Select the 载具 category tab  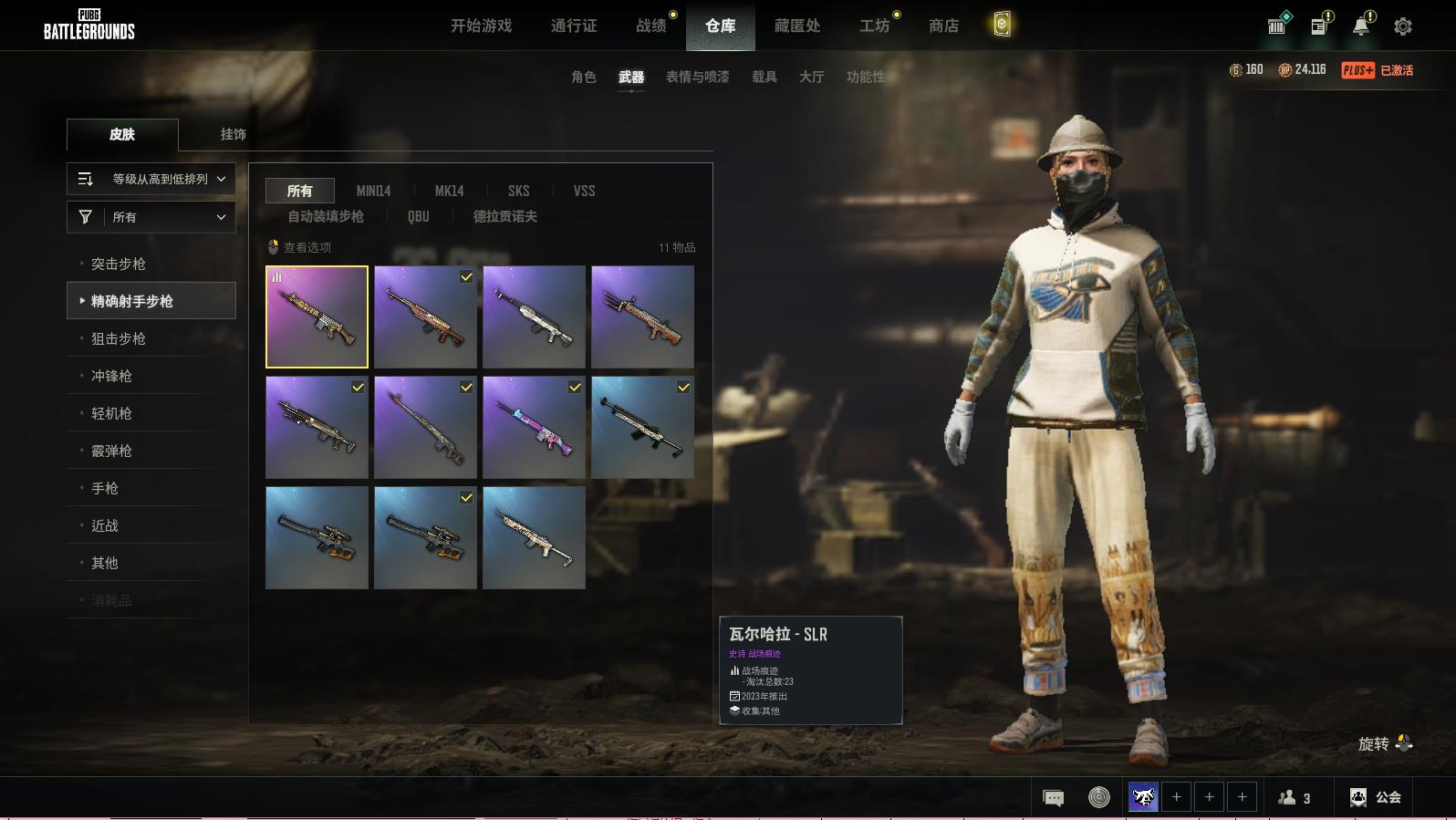tap(764, 77)
